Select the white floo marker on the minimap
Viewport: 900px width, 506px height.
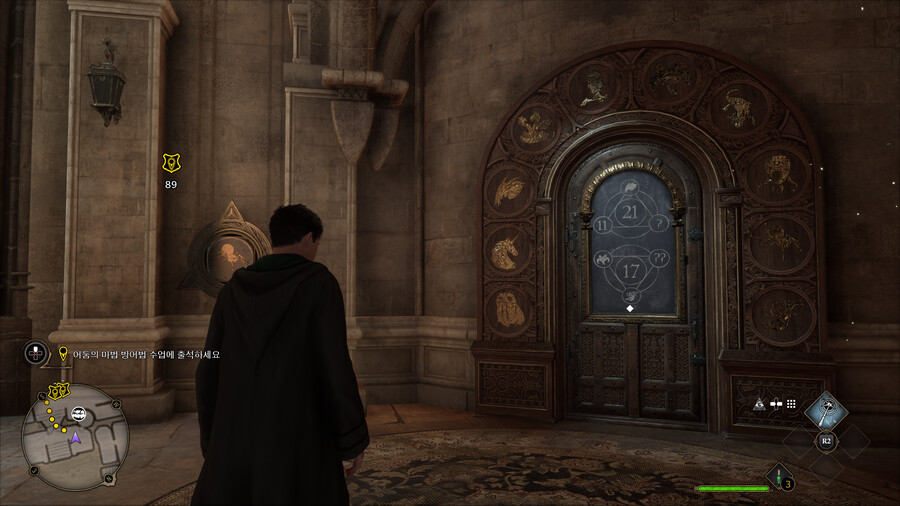click(x=78, y=415)
